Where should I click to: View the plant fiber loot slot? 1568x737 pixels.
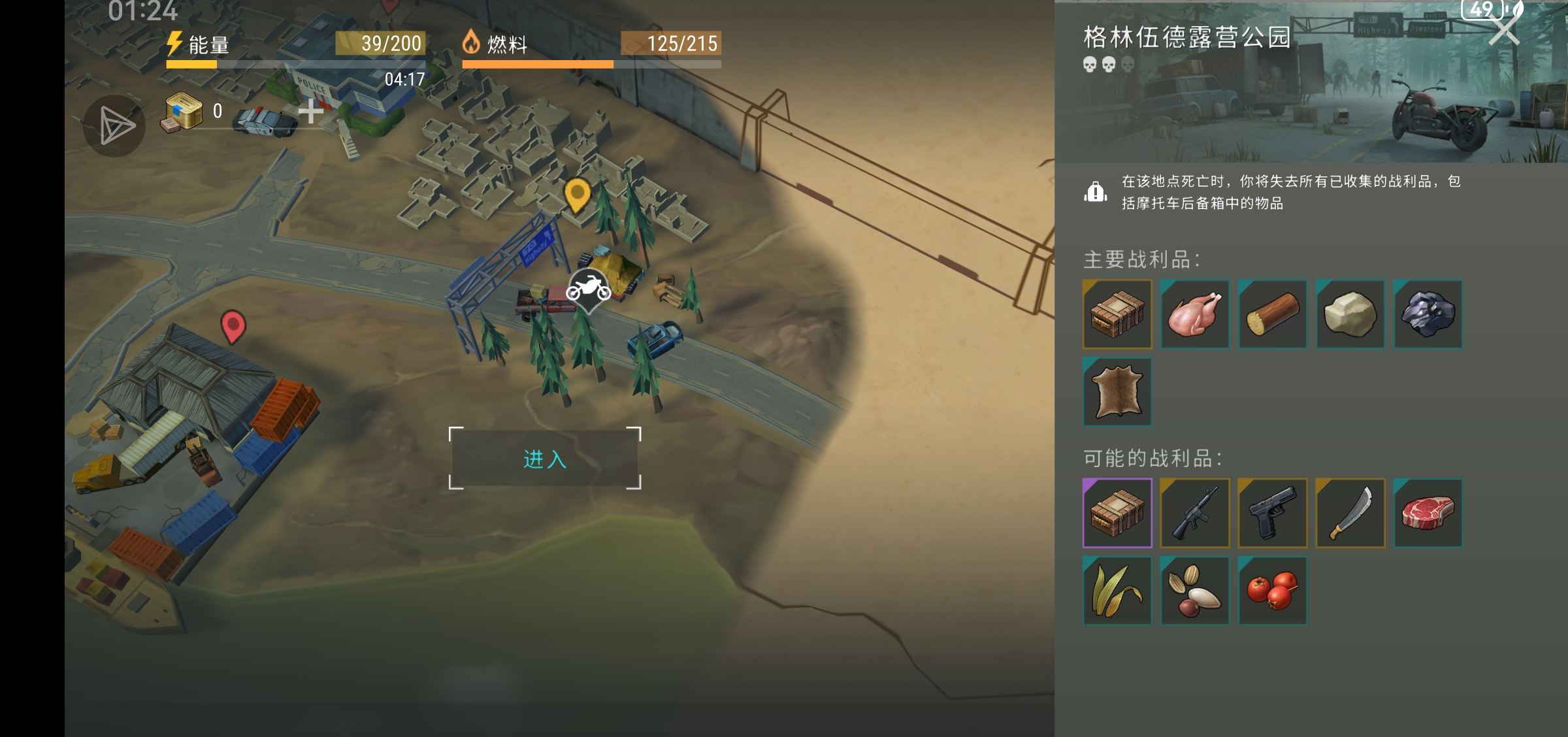[1117, 591]
